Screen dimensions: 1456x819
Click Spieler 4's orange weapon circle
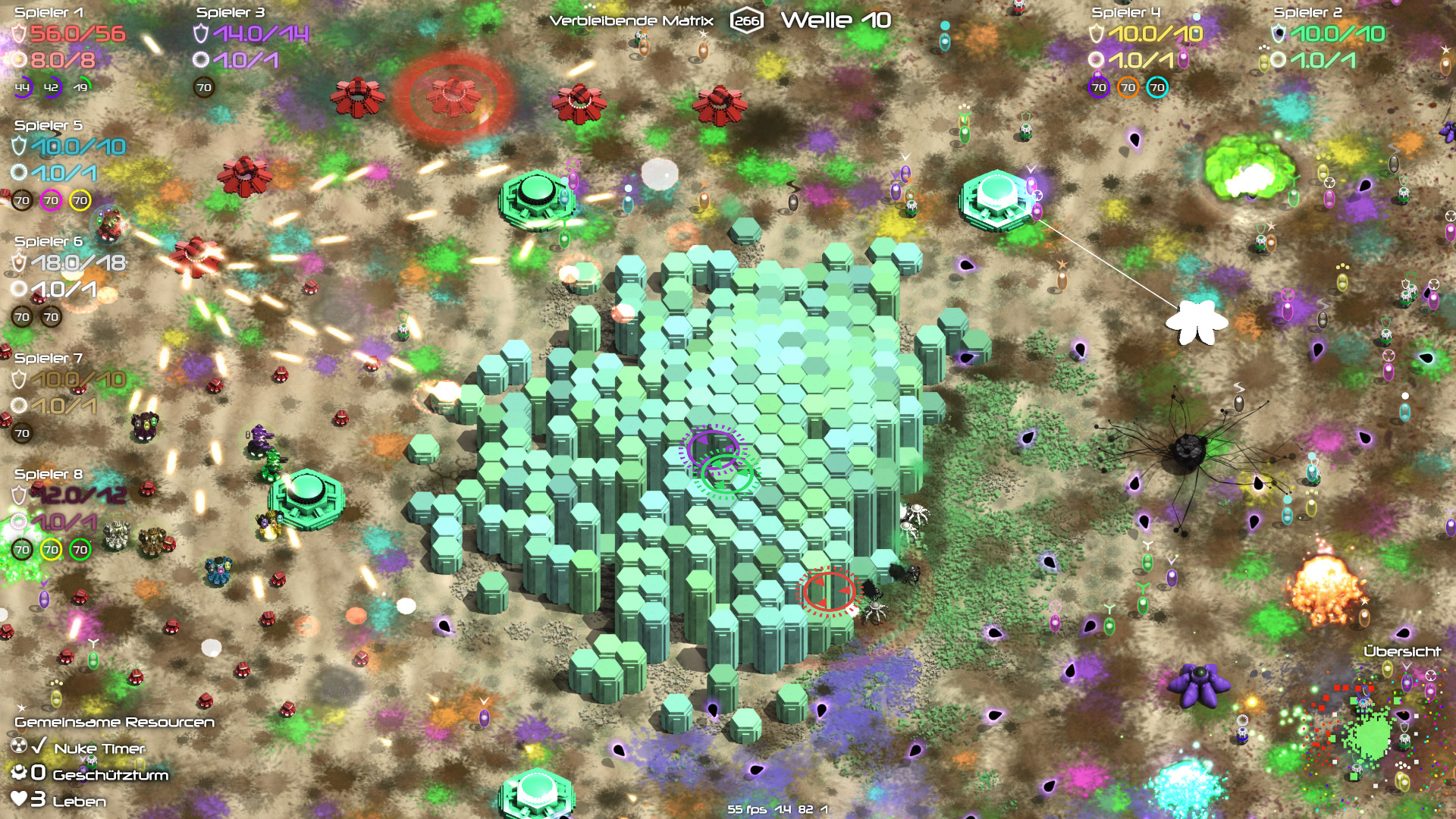(1128, 88)
